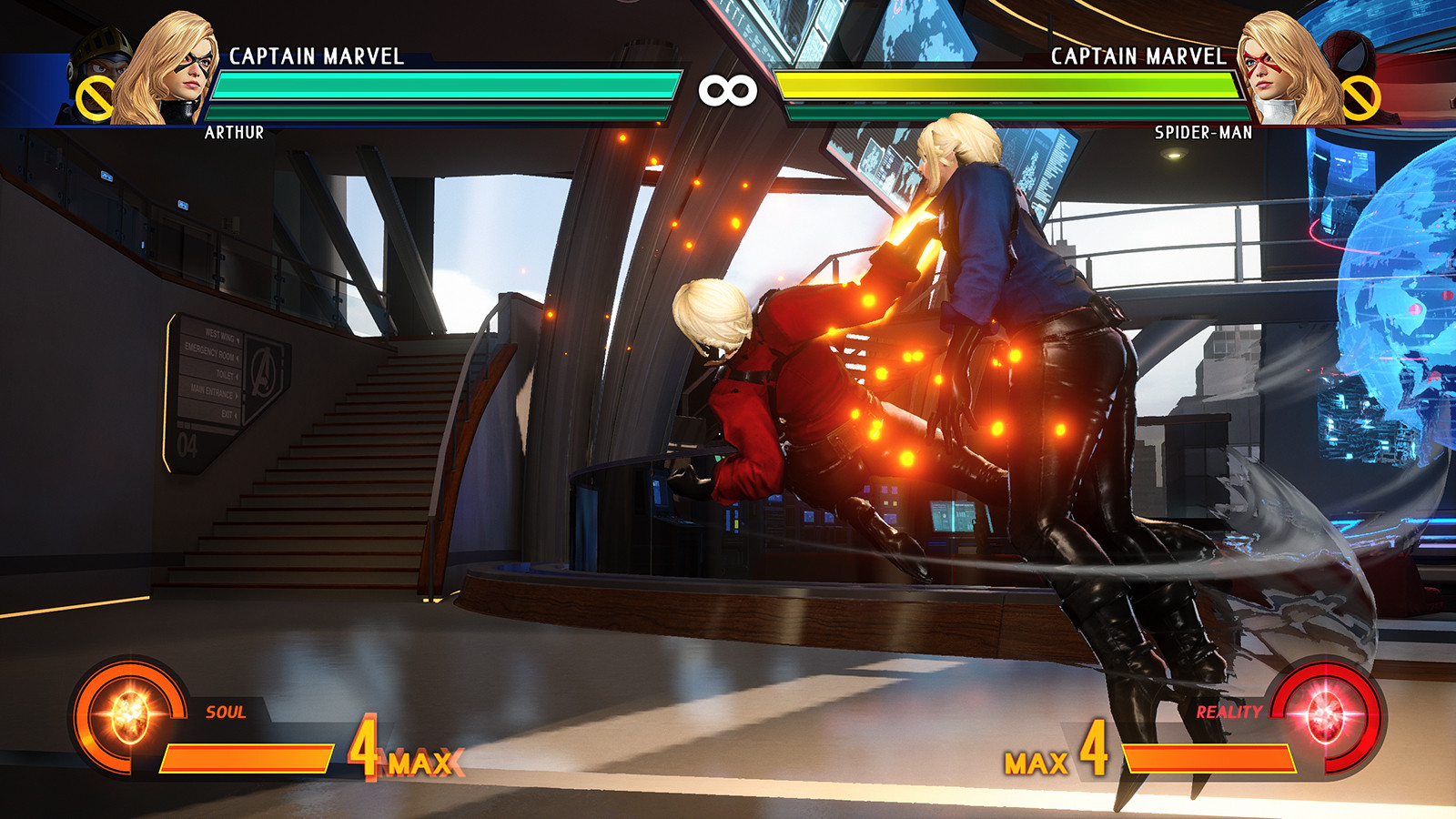
Task: Activate the Reality Stone icon
Action: 1327,715
